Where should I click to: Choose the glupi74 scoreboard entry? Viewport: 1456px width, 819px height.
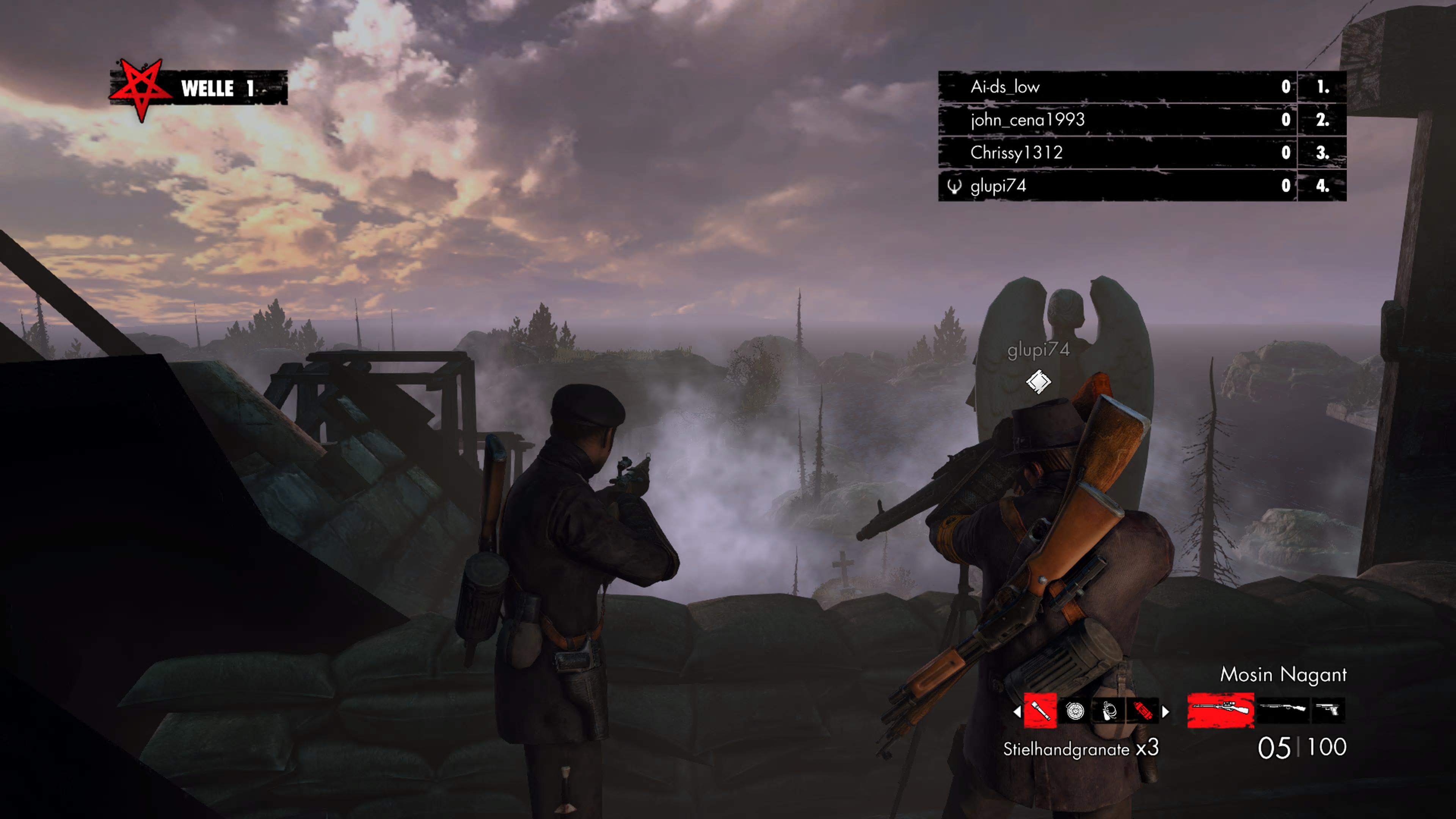pyautogui.click(x=998, y=186)
